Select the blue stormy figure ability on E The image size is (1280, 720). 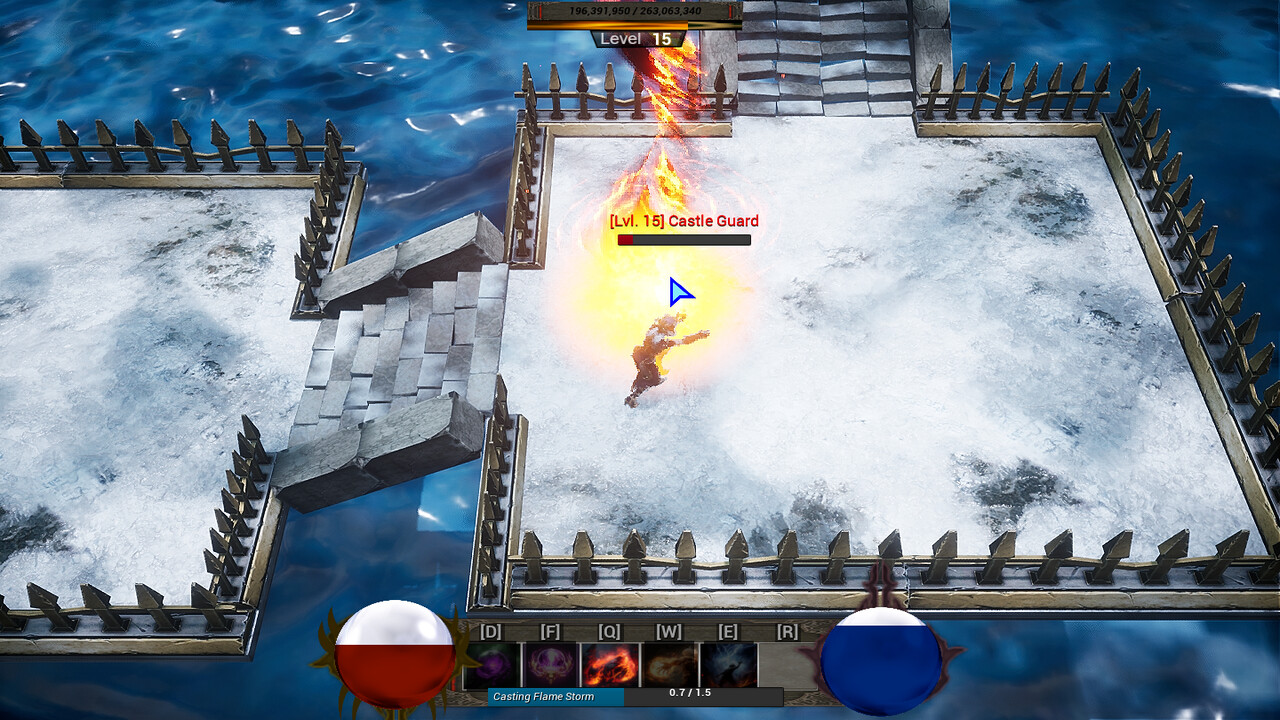pos(728,664)
